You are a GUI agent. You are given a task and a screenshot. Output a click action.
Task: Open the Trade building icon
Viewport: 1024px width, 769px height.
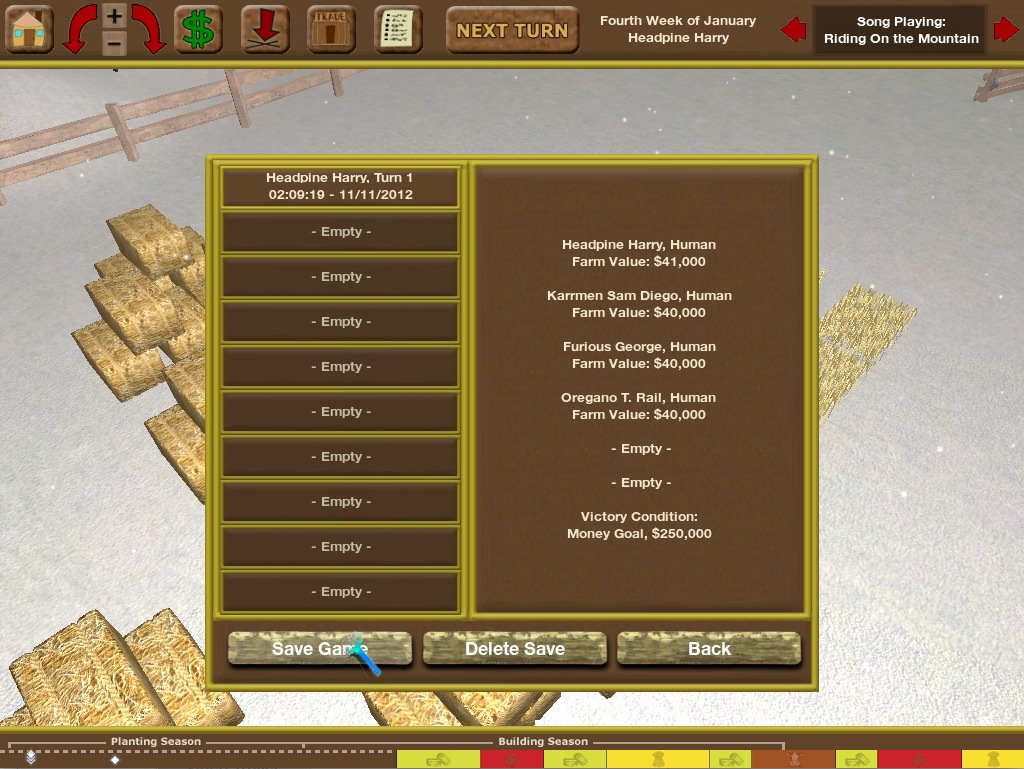pos(331,30)
